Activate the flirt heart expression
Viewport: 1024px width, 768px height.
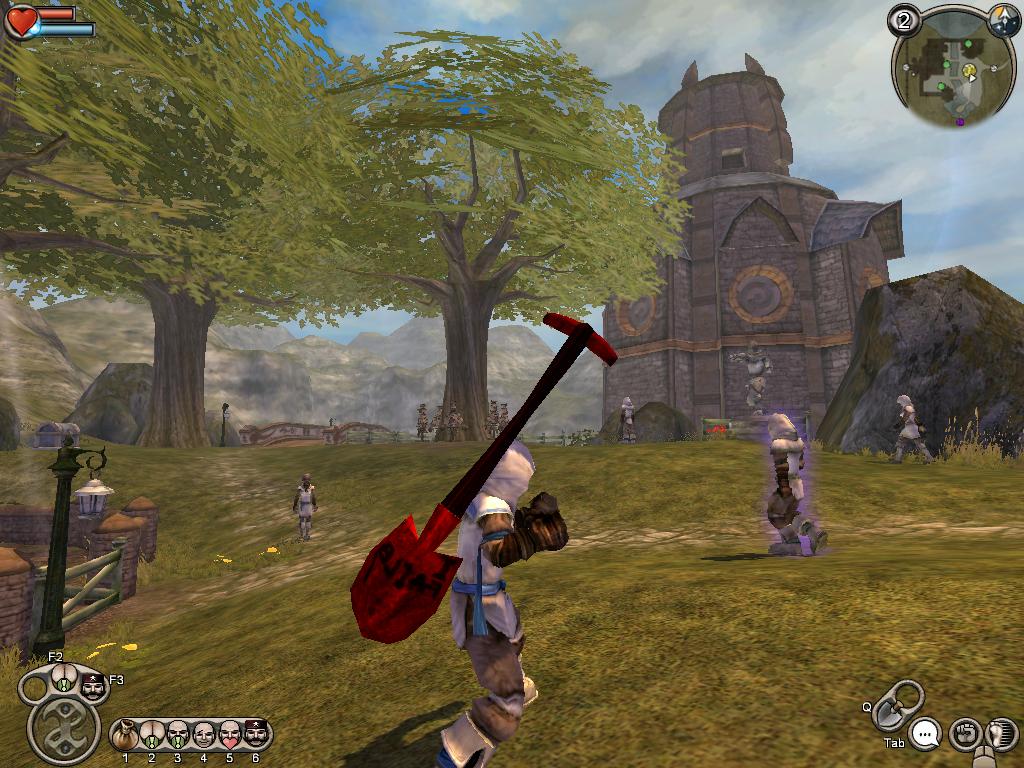[x=230, y=736]
